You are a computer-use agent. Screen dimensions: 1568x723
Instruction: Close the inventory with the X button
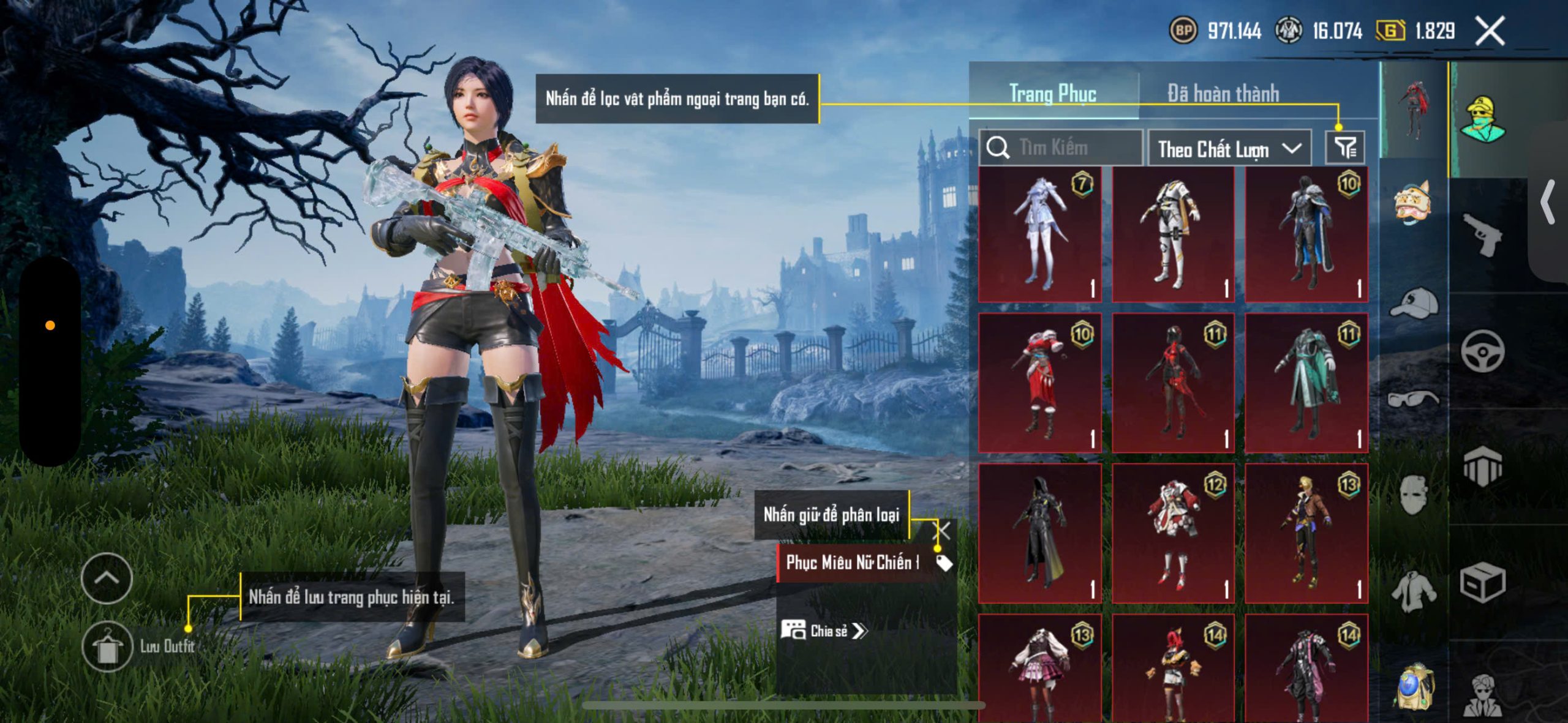[x=1490, y=31]
